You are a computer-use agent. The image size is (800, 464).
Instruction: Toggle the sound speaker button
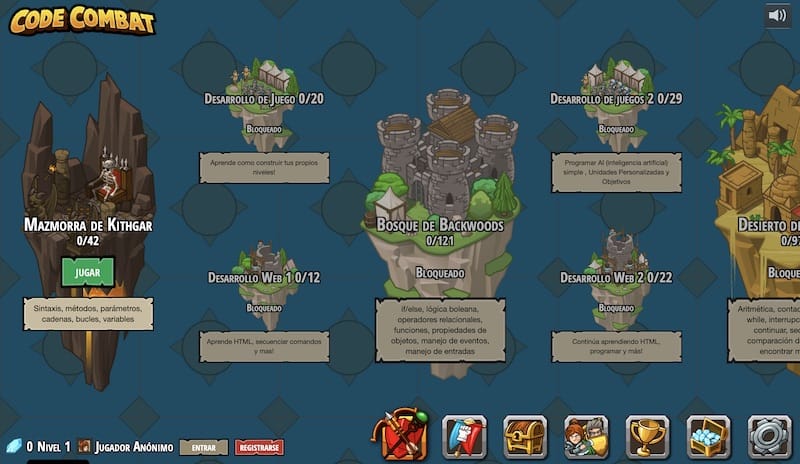point(777,16)
